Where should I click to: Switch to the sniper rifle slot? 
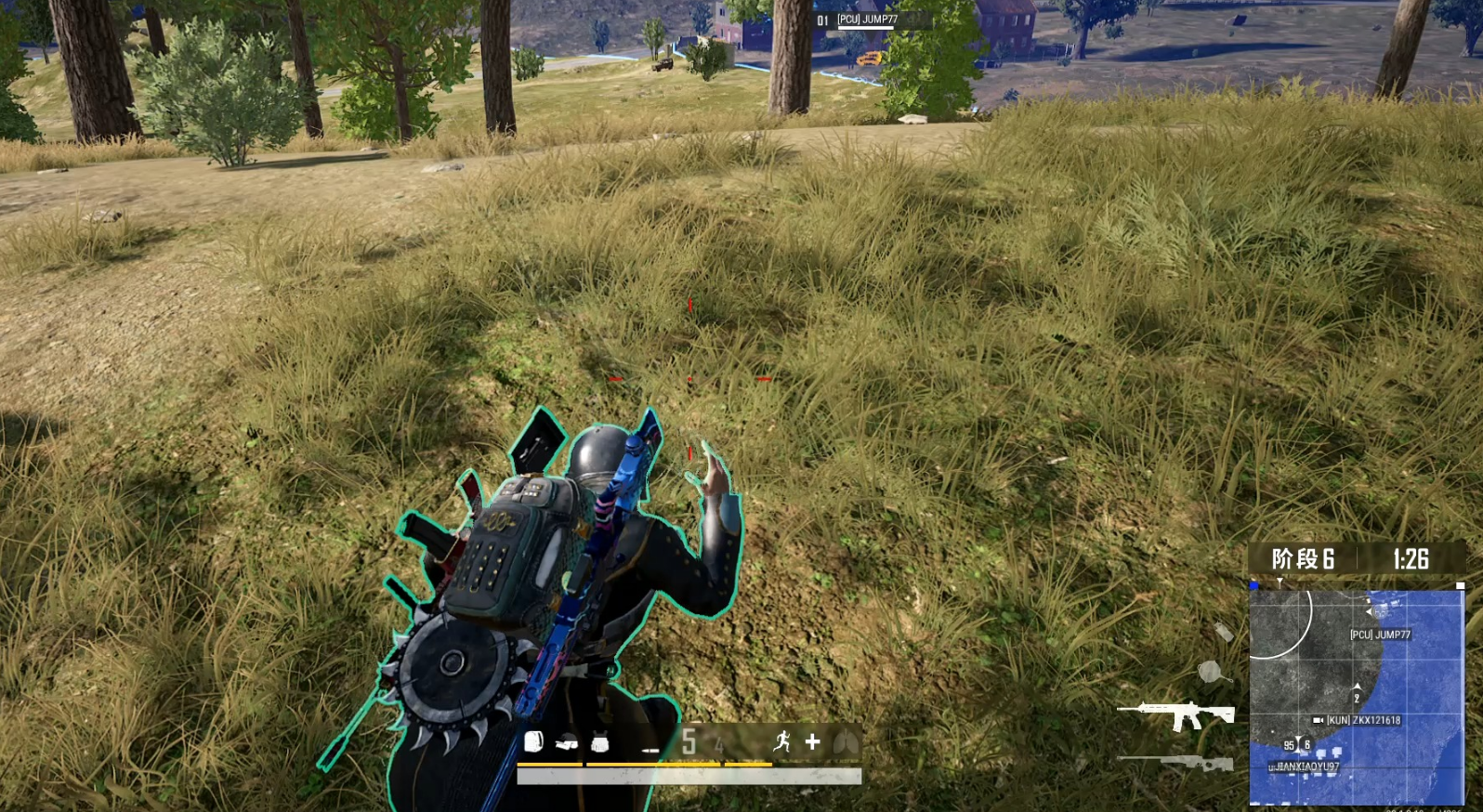[1176, 764]
